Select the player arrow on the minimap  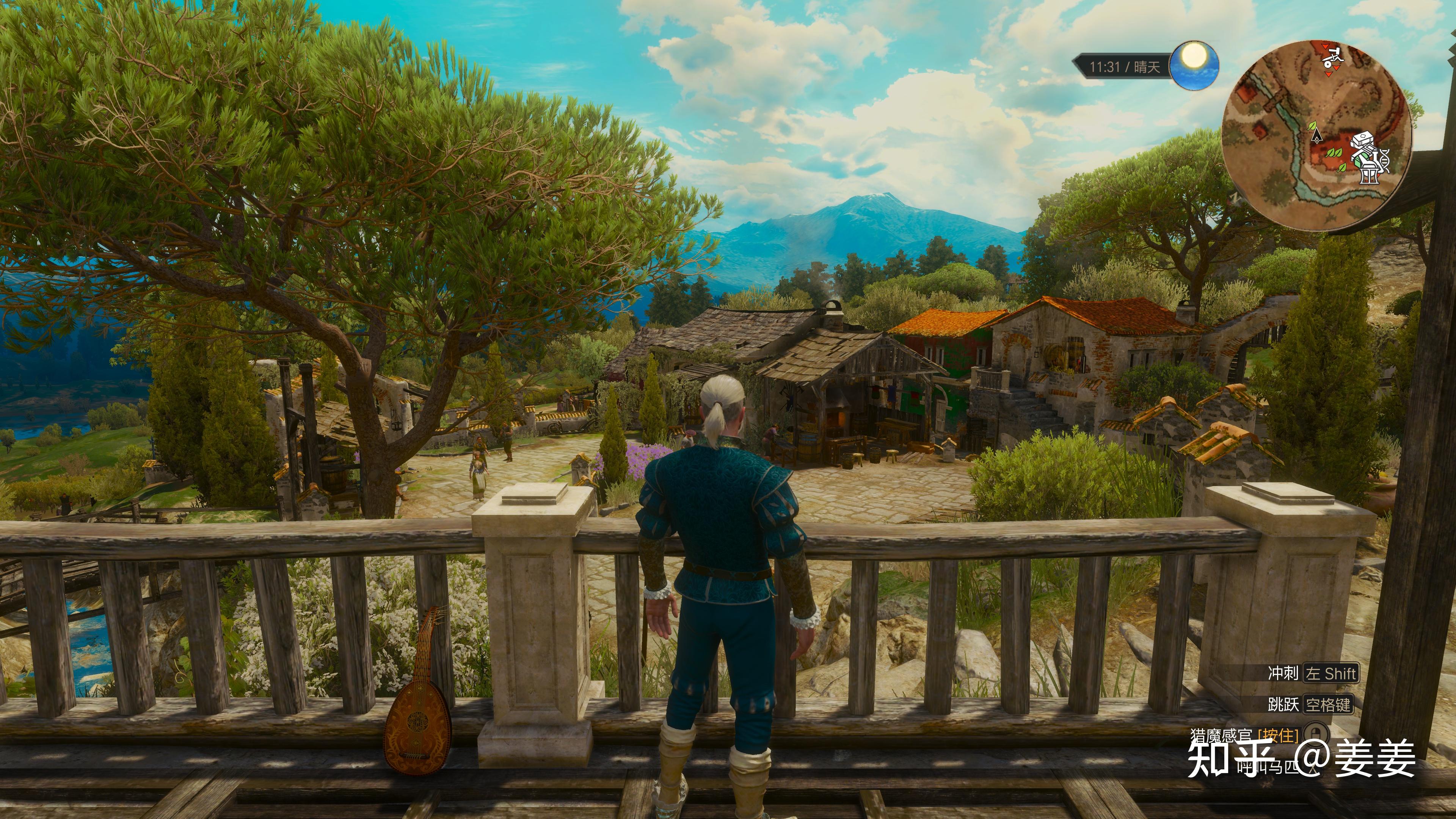click(x=1318, y=135)
